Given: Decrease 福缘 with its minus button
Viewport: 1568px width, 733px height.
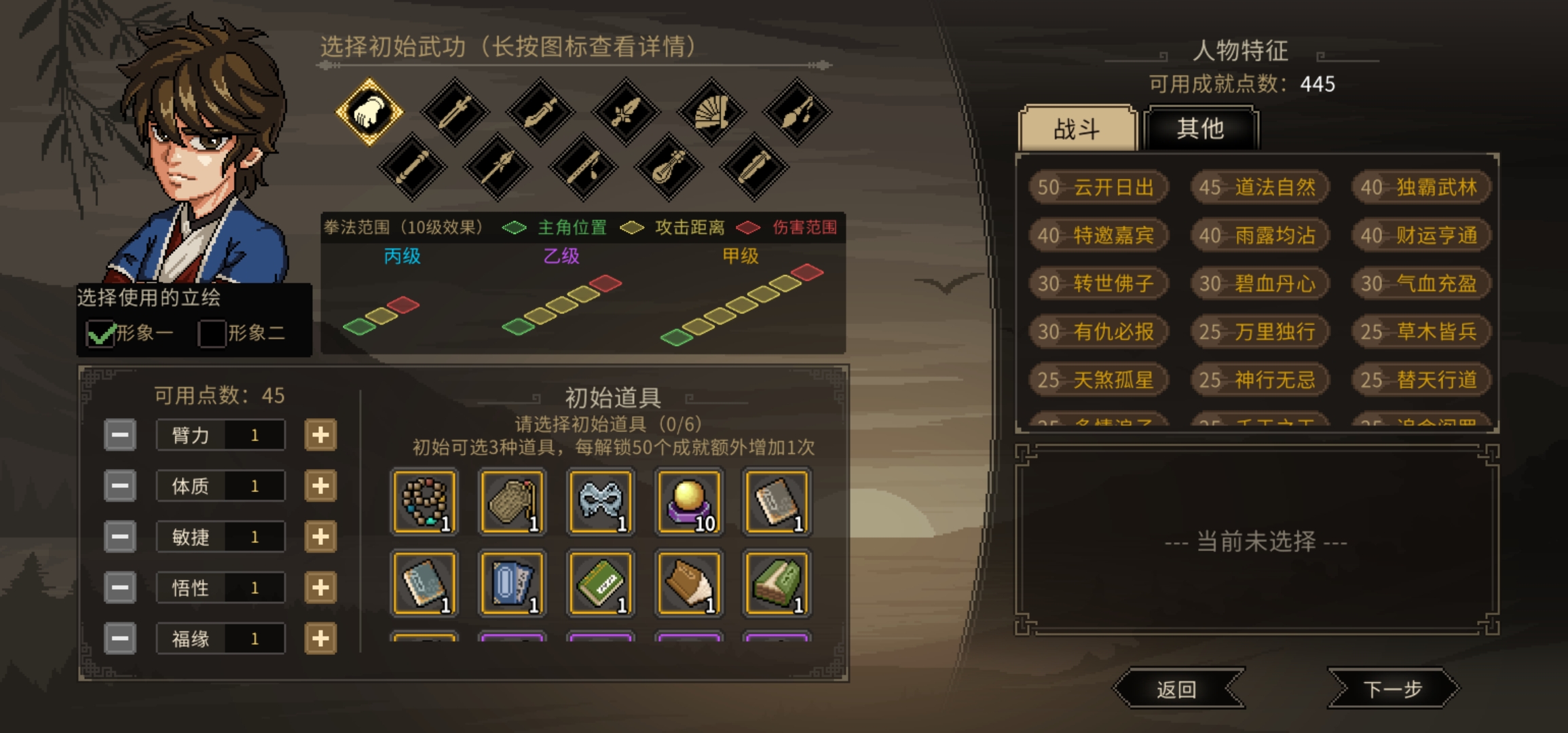Looking at the screenshot, I should pyautogui.click(x=120, y=638).
